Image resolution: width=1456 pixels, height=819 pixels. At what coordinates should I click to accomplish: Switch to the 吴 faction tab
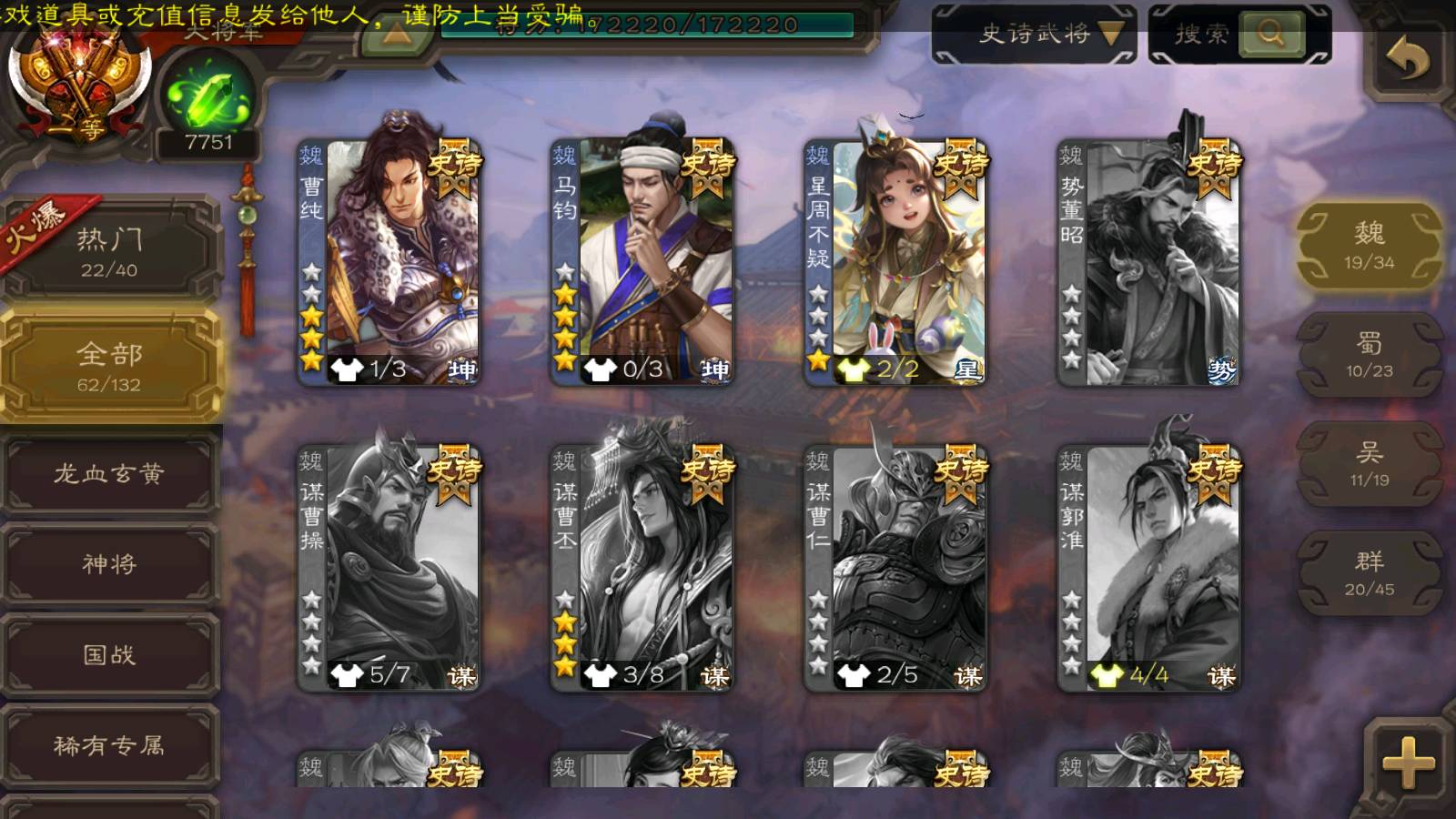pyautogui.click(x=1369, y=464)
